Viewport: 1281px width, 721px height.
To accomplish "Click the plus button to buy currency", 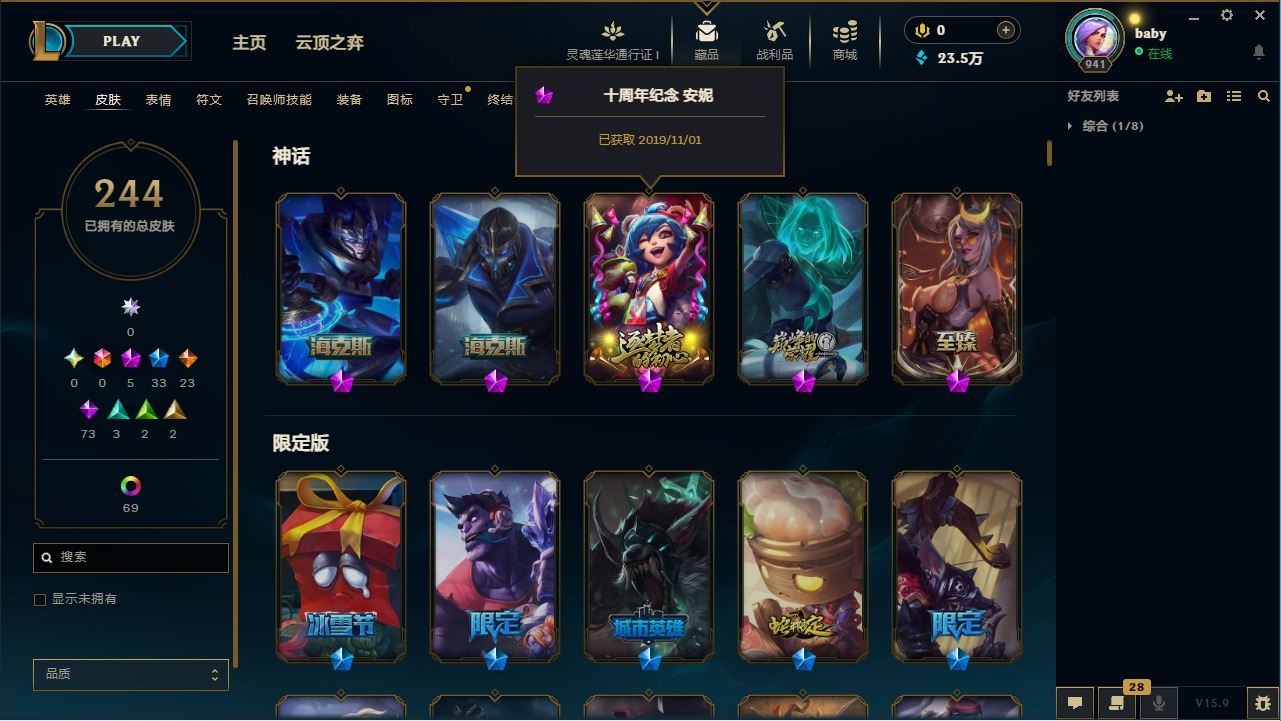I will [x=1006, y=30].
